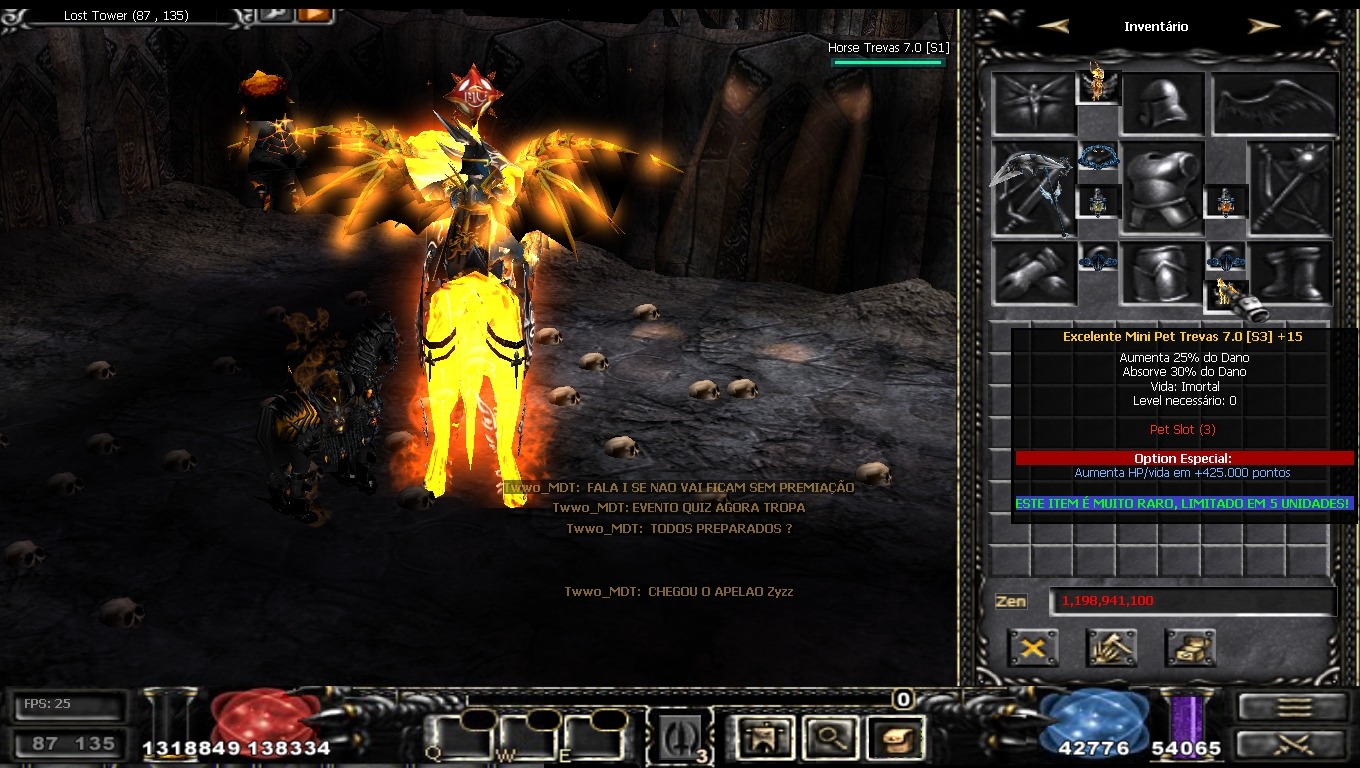Select the empty pants equipment slot

pyautogui.click(x=1161, y=273)
